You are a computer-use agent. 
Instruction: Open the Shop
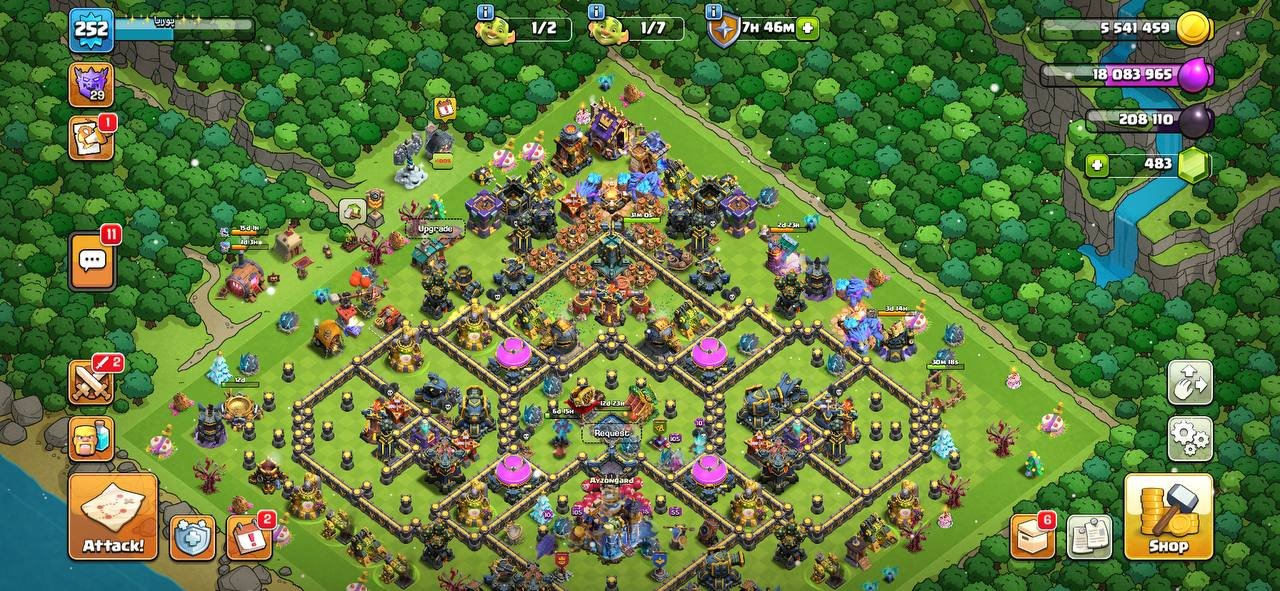1168,516
